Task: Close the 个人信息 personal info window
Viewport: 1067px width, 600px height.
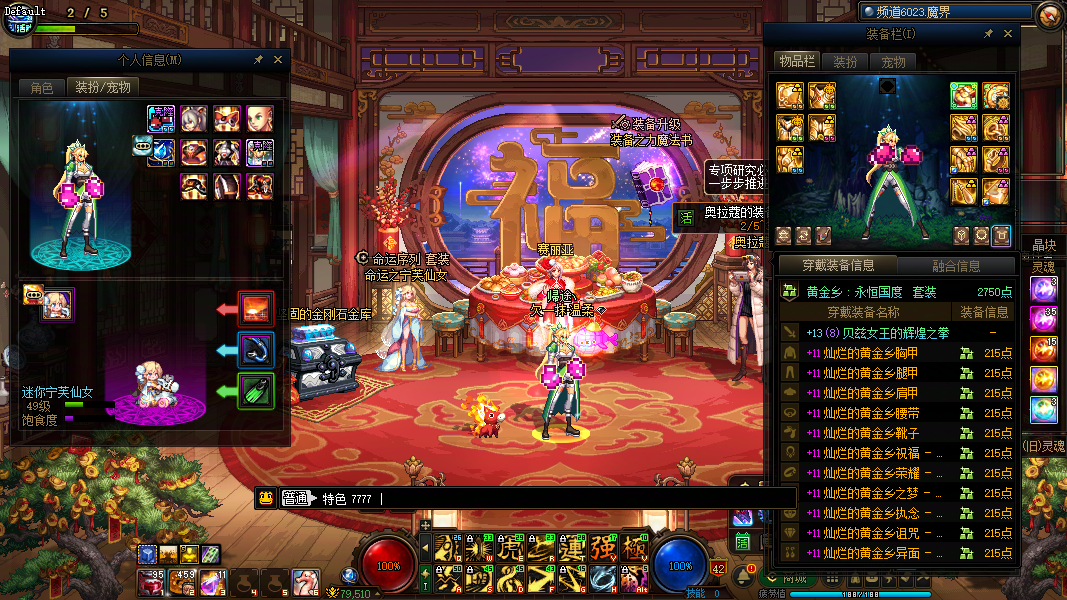Action: point(278,60)
